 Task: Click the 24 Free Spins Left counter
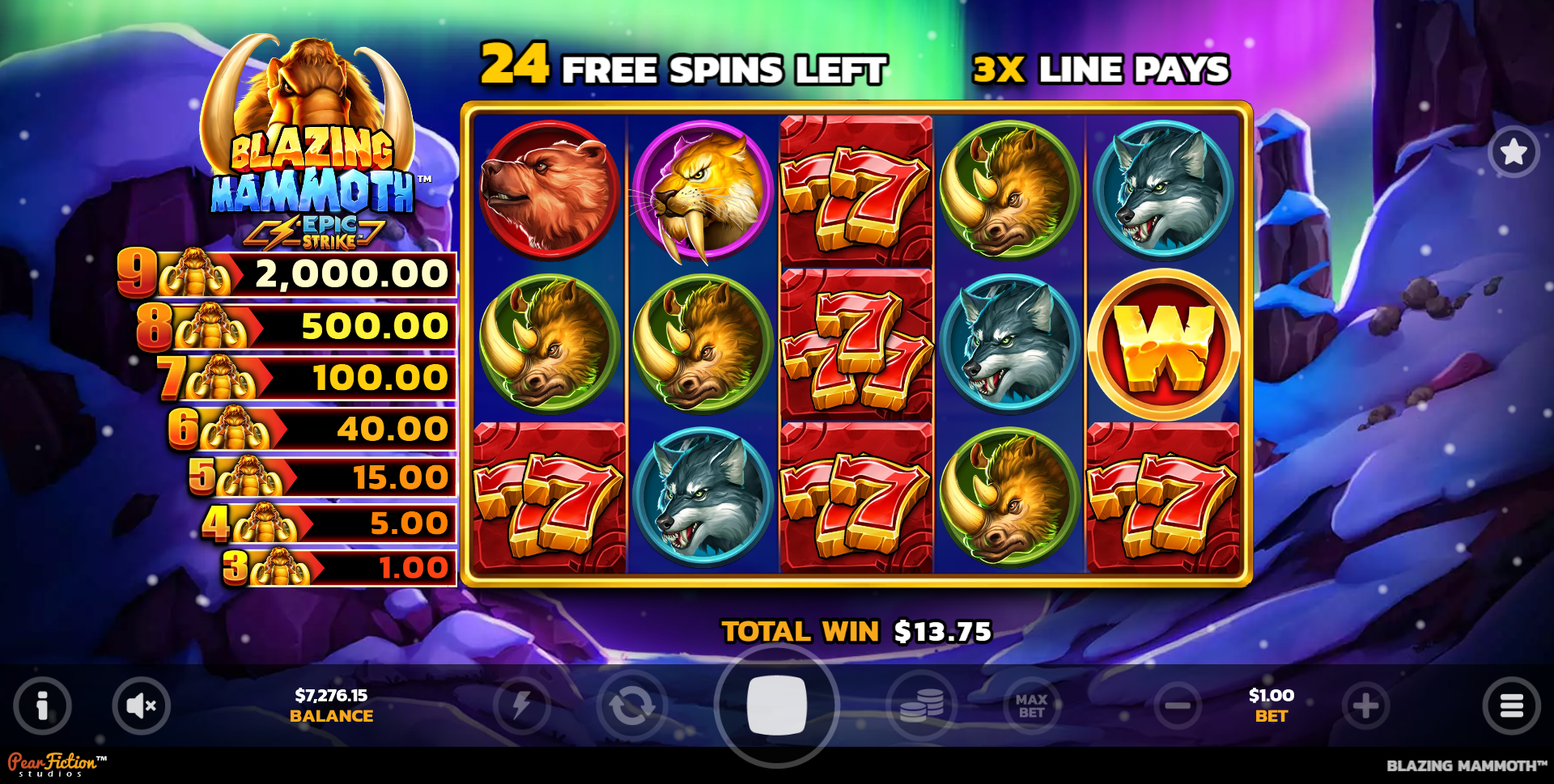(684, 69)
